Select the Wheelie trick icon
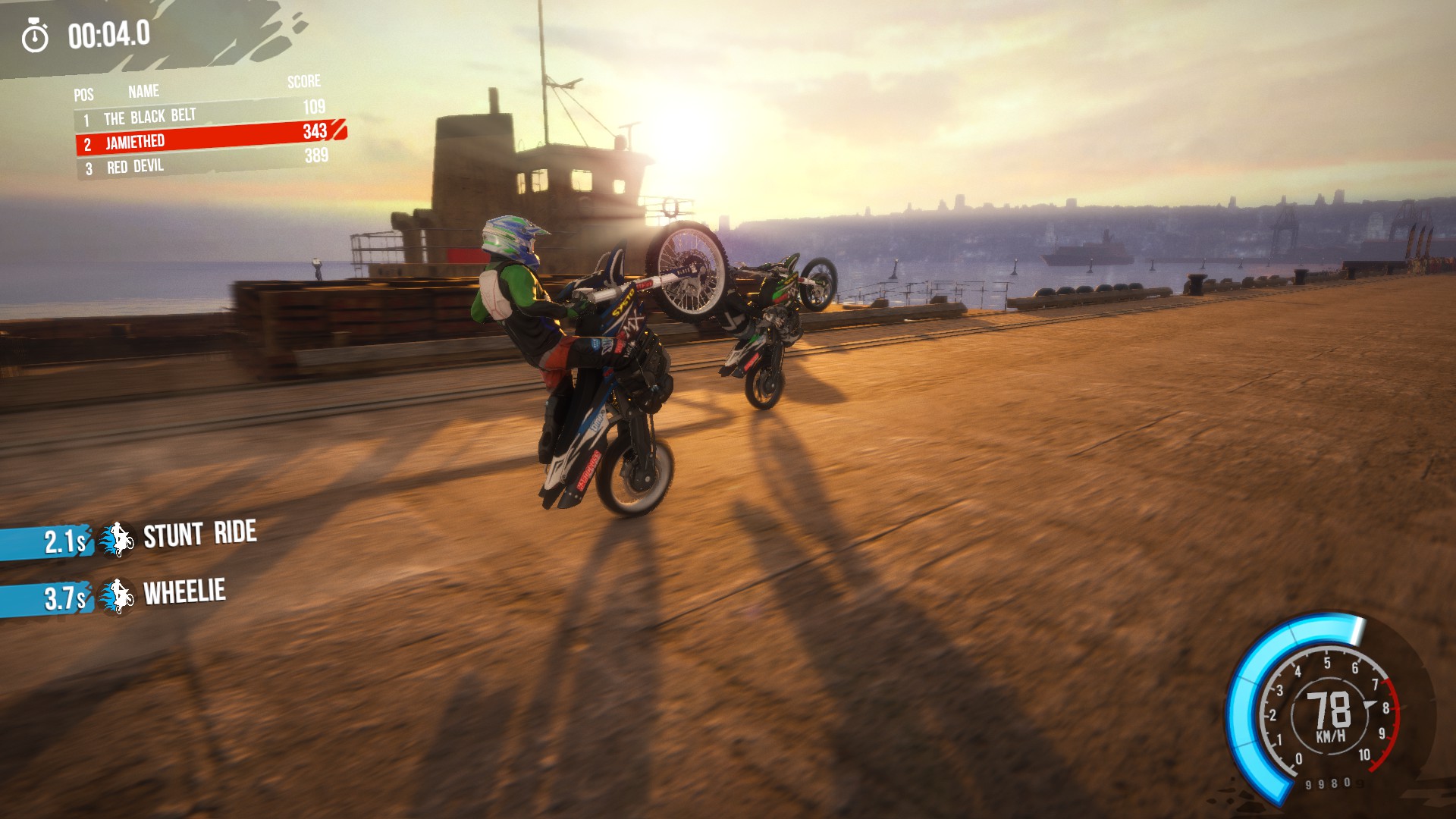Viewport: 1456px width, 819px height. pos(118,596)
